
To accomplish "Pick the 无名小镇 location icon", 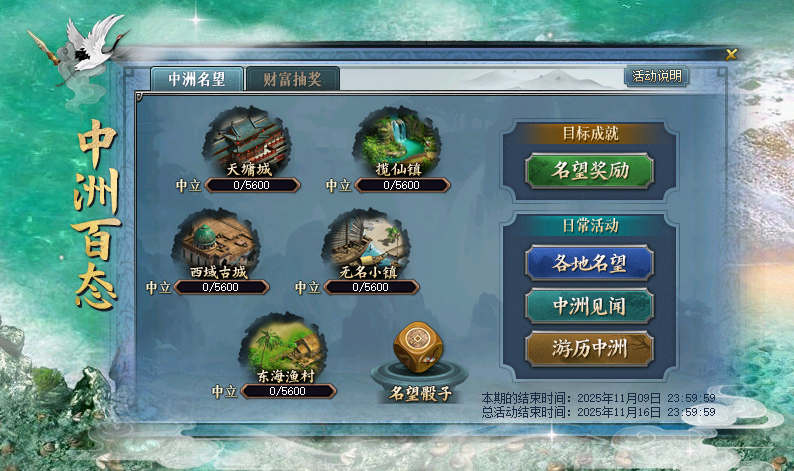I will click(367, 244).
